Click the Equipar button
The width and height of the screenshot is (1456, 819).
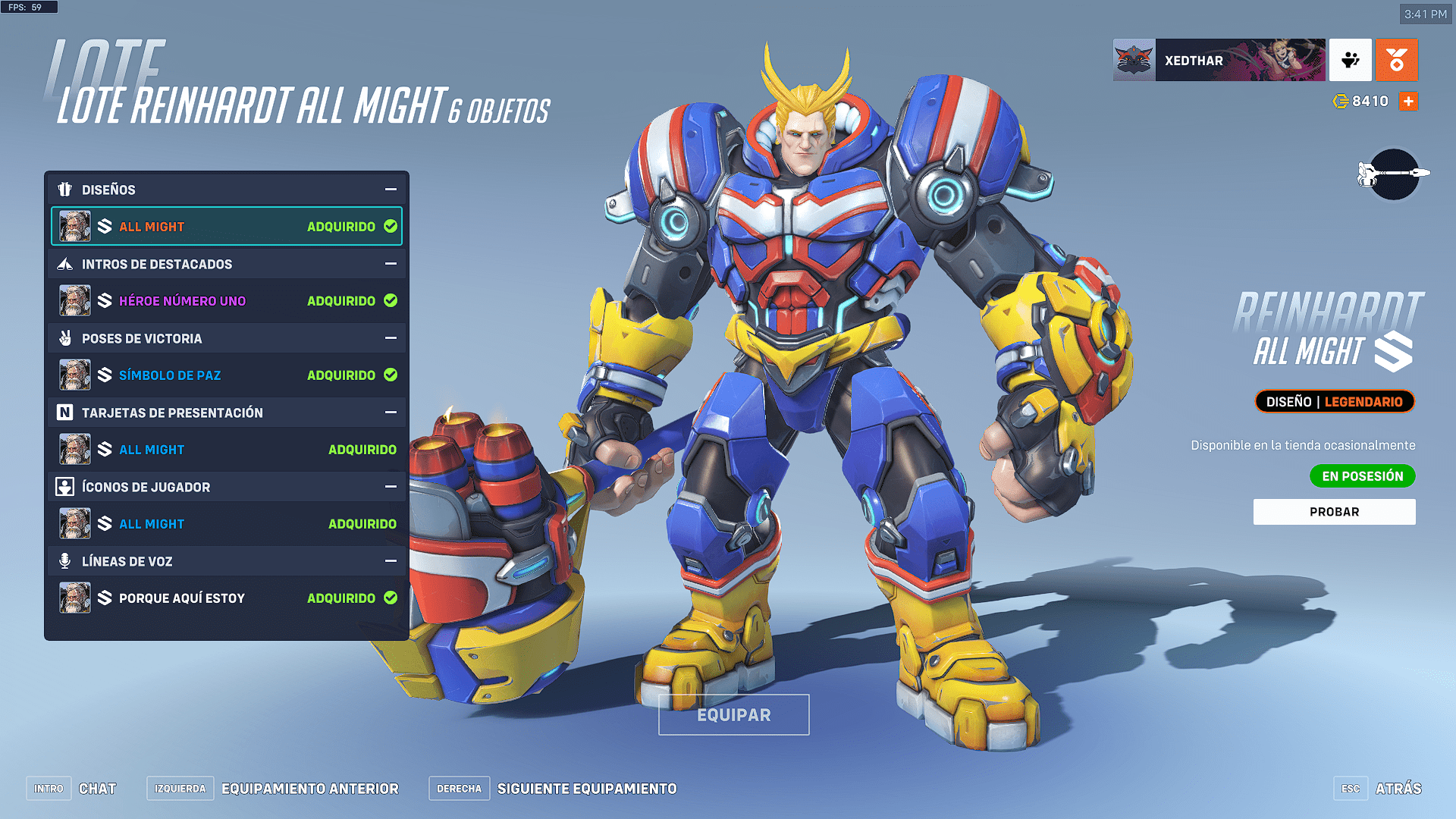click(x=733, y=715)
